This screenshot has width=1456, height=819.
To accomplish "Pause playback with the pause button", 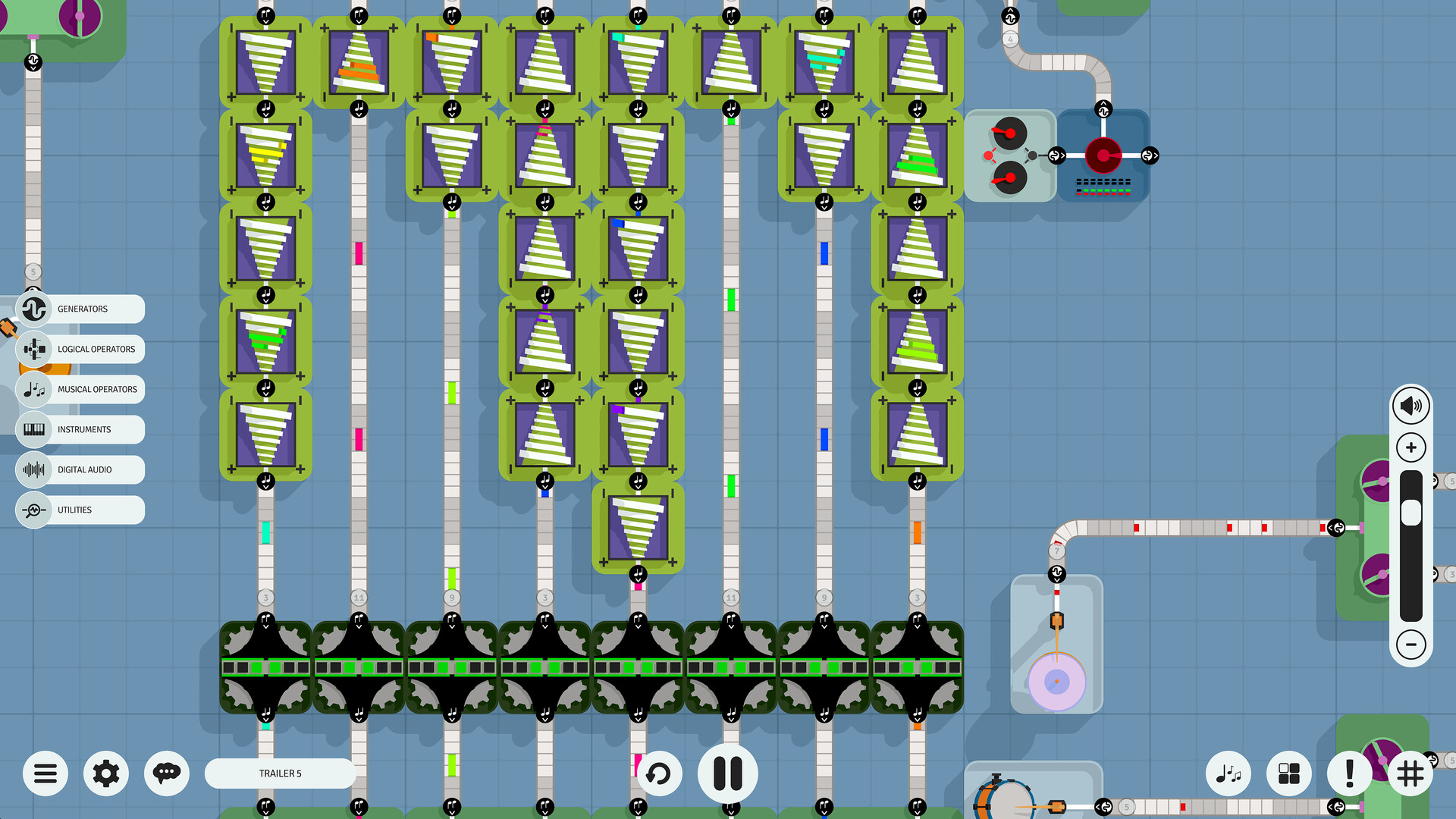I will (x=727, y=773).
